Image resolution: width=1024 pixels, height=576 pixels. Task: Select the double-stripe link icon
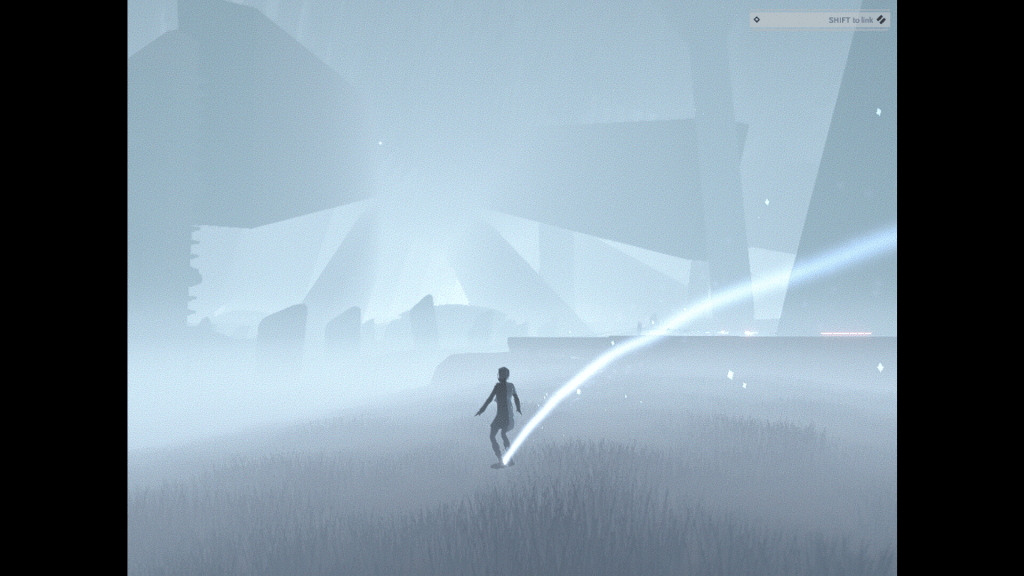click(881, 19)
